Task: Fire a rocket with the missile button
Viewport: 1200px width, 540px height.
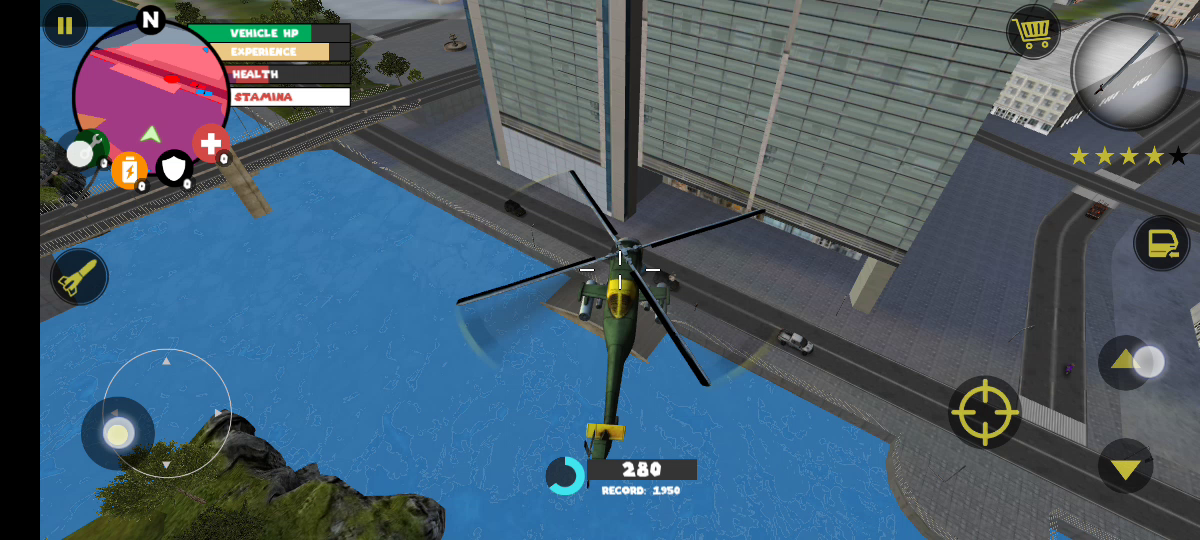Action: [x=78, y=276]
